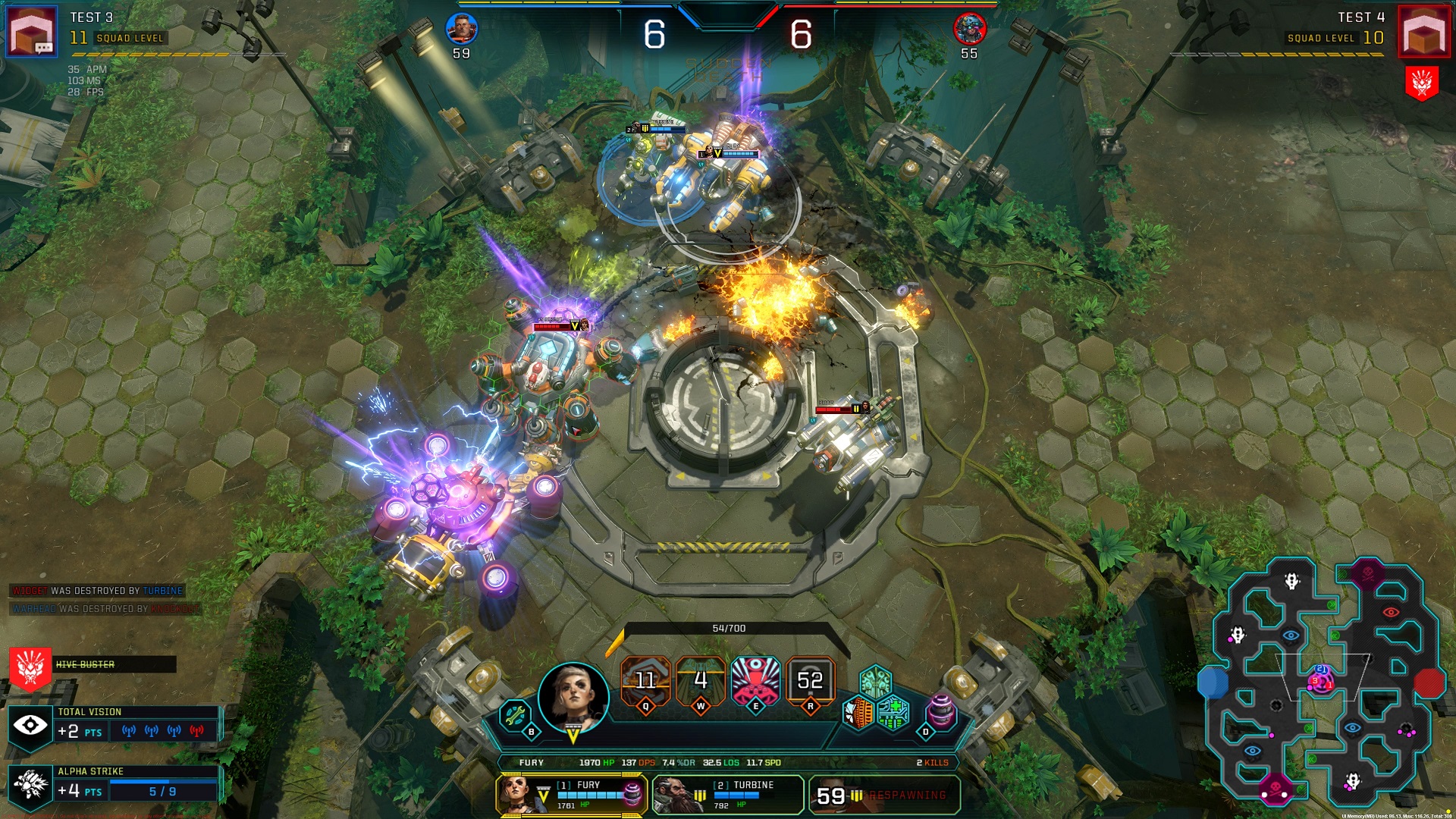Activate the Q ability on cooldown 11
Viewport: 1456px width, 819px height.
tap(645, 680)
